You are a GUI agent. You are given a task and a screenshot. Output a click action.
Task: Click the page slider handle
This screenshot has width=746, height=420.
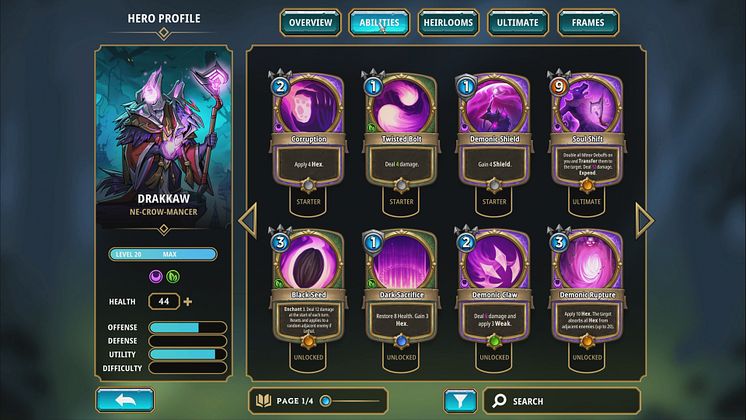coord(326,401)
